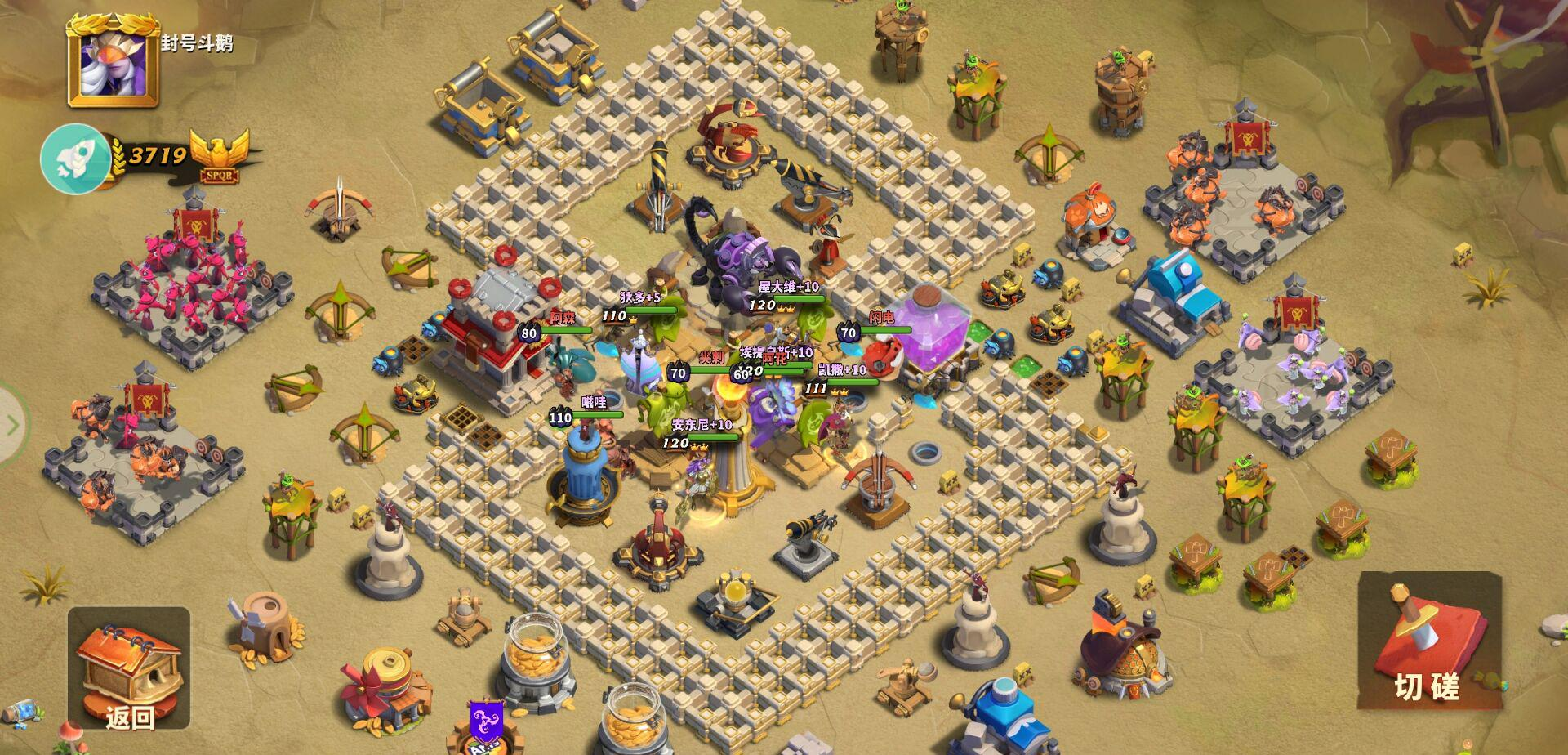Tap the teal rocket icon
The image size is (1568, 755).
75,159
